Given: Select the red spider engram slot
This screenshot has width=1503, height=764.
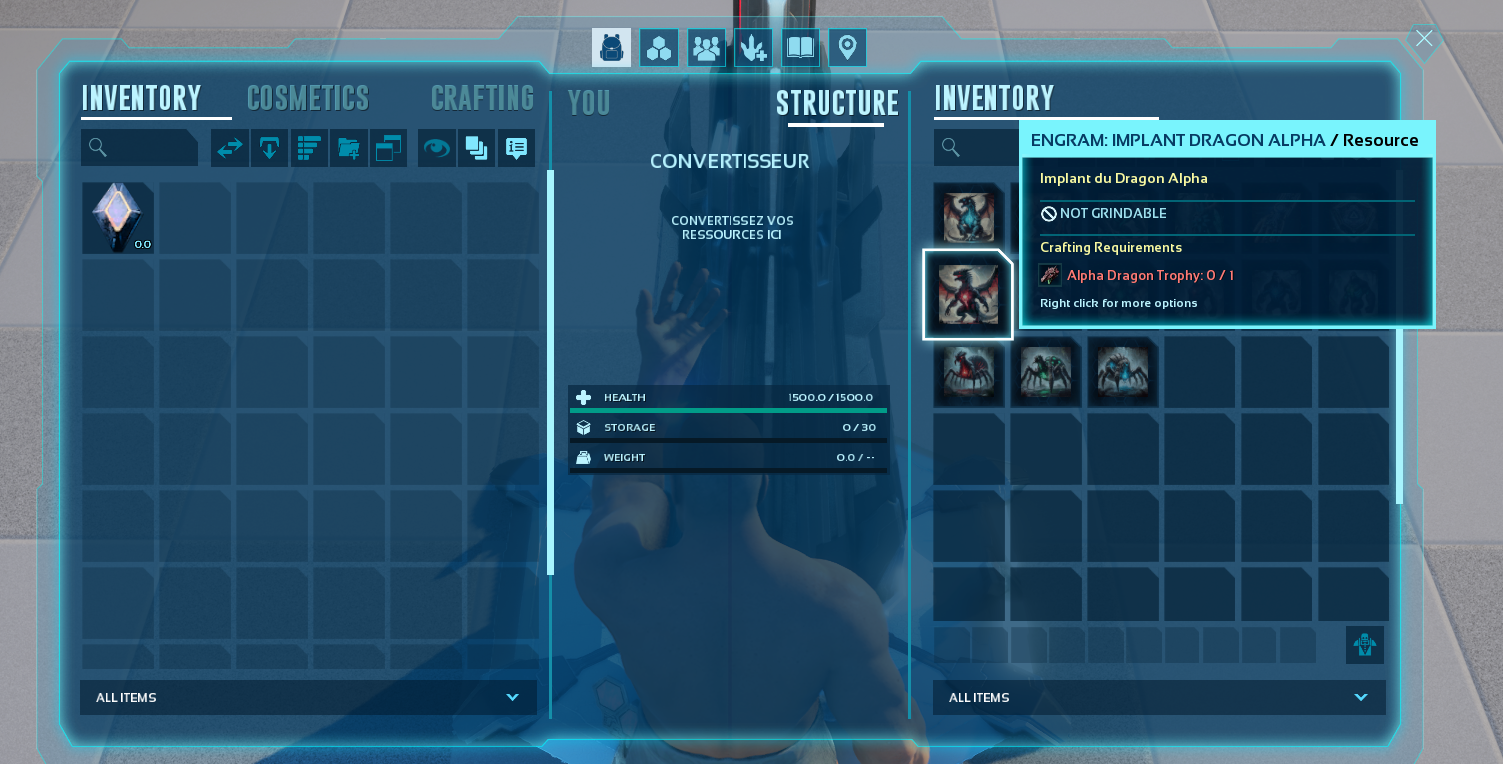Looking at the screenshot, I should (968, 372).
